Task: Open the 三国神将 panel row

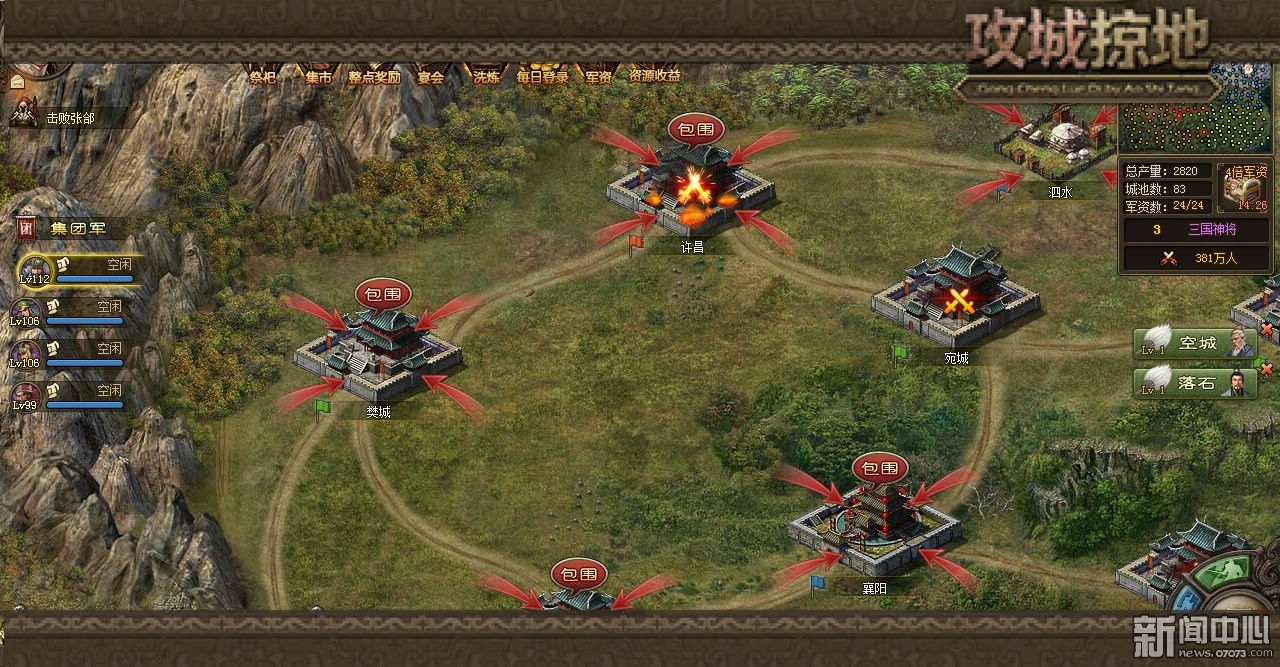Action: click(x=1196, y=229)
